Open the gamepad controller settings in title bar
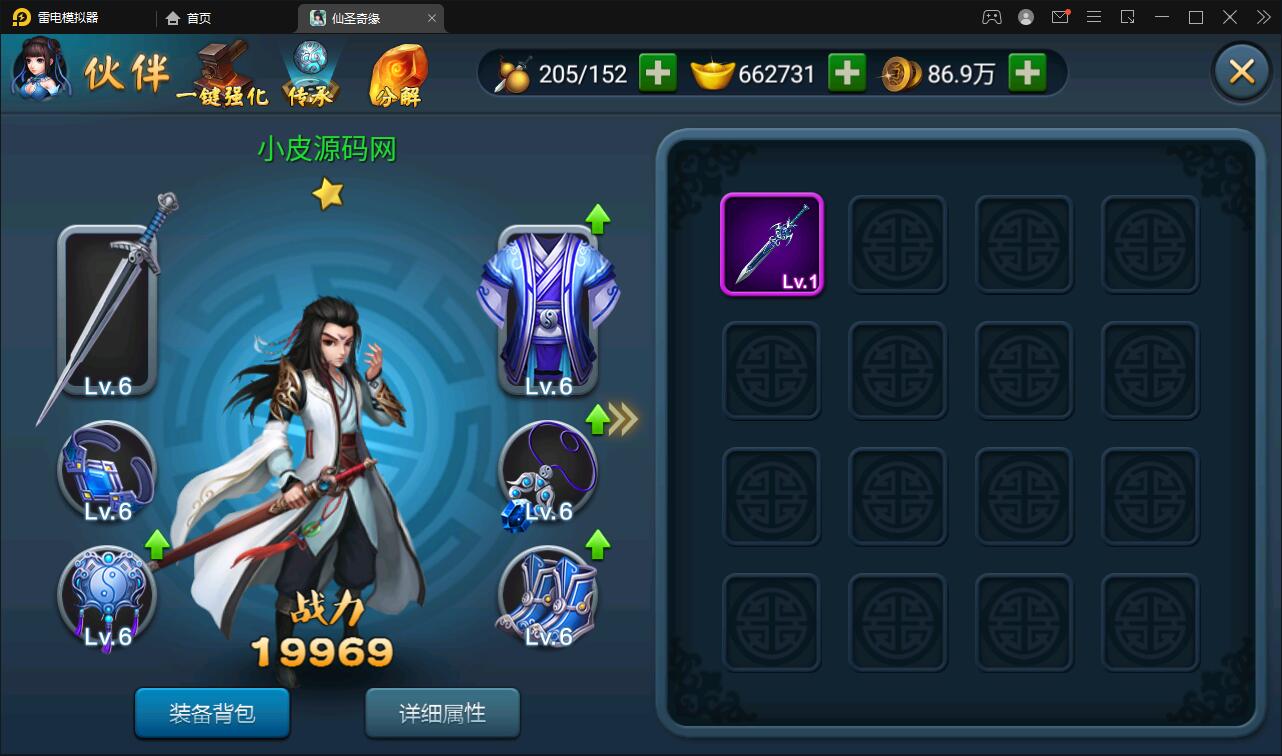 [990, 17]
